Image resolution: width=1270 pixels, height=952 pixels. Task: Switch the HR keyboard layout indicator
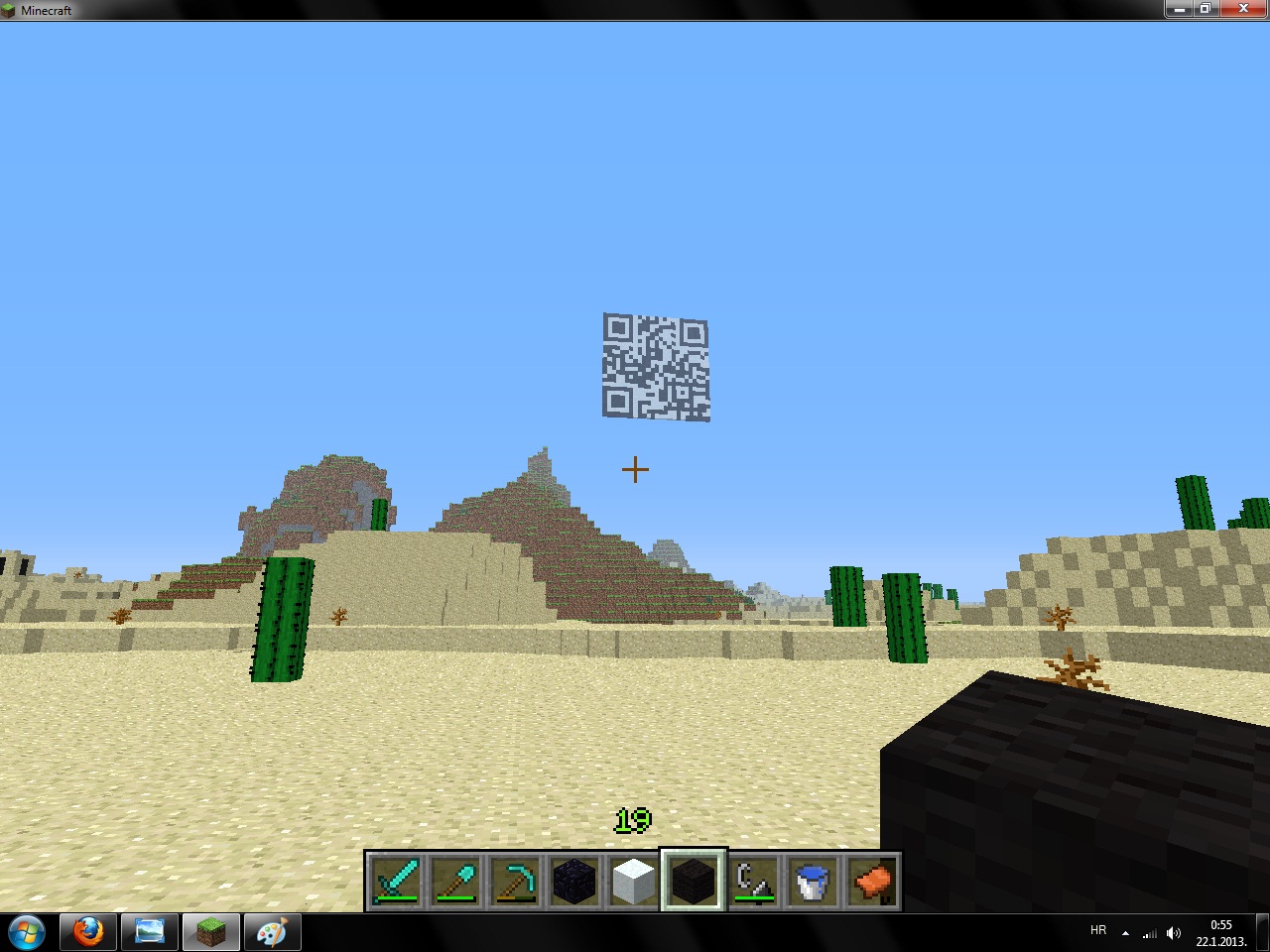coord(1097,931)
